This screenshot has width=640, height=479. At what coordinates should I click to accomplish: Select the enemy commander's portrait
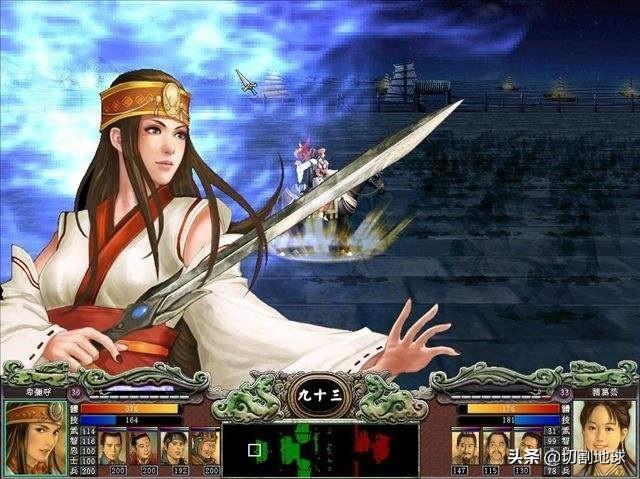click(605, 436)
